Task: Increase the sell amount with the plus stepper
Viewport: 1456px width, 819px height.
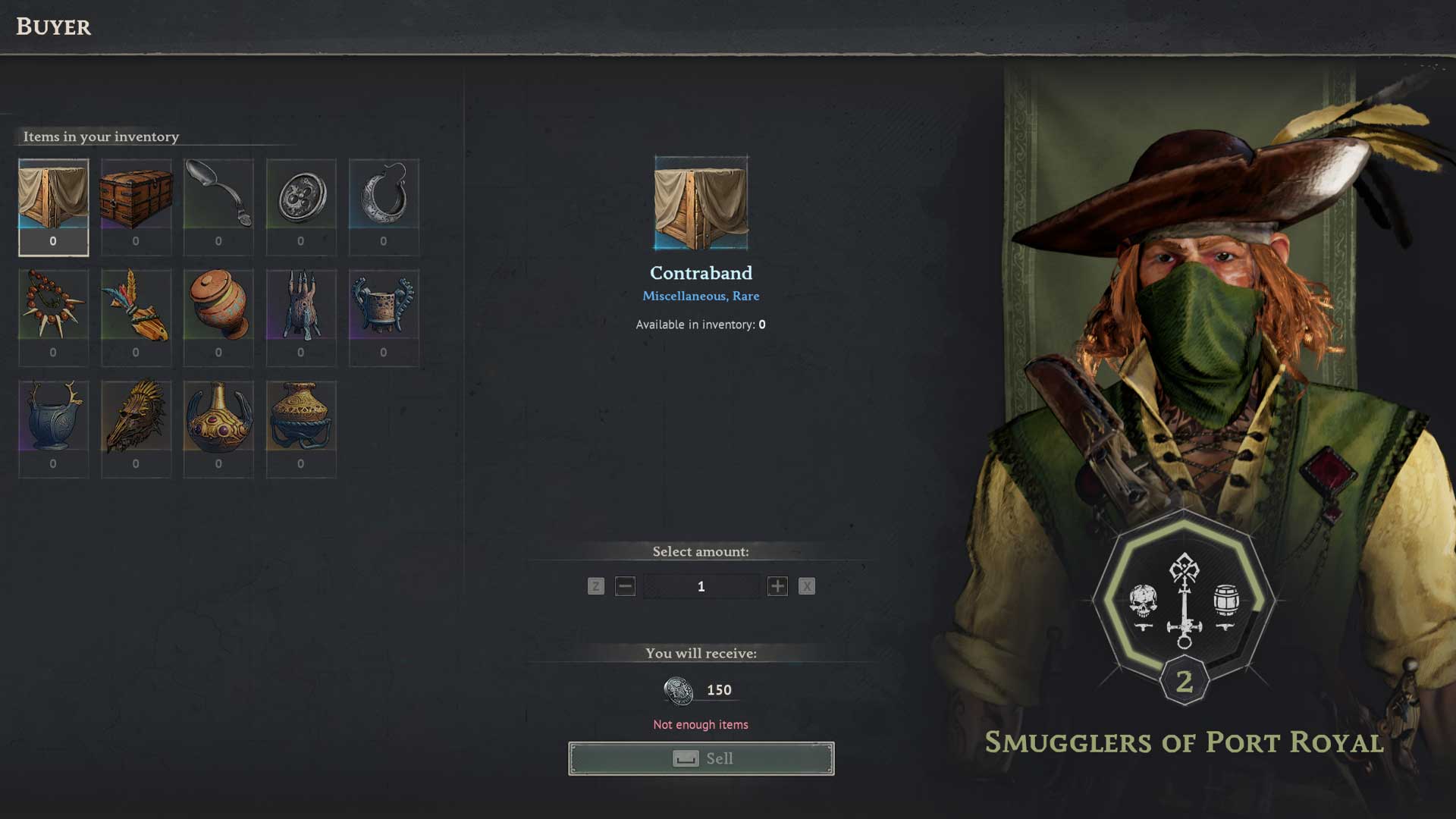Action: point(777,585)
